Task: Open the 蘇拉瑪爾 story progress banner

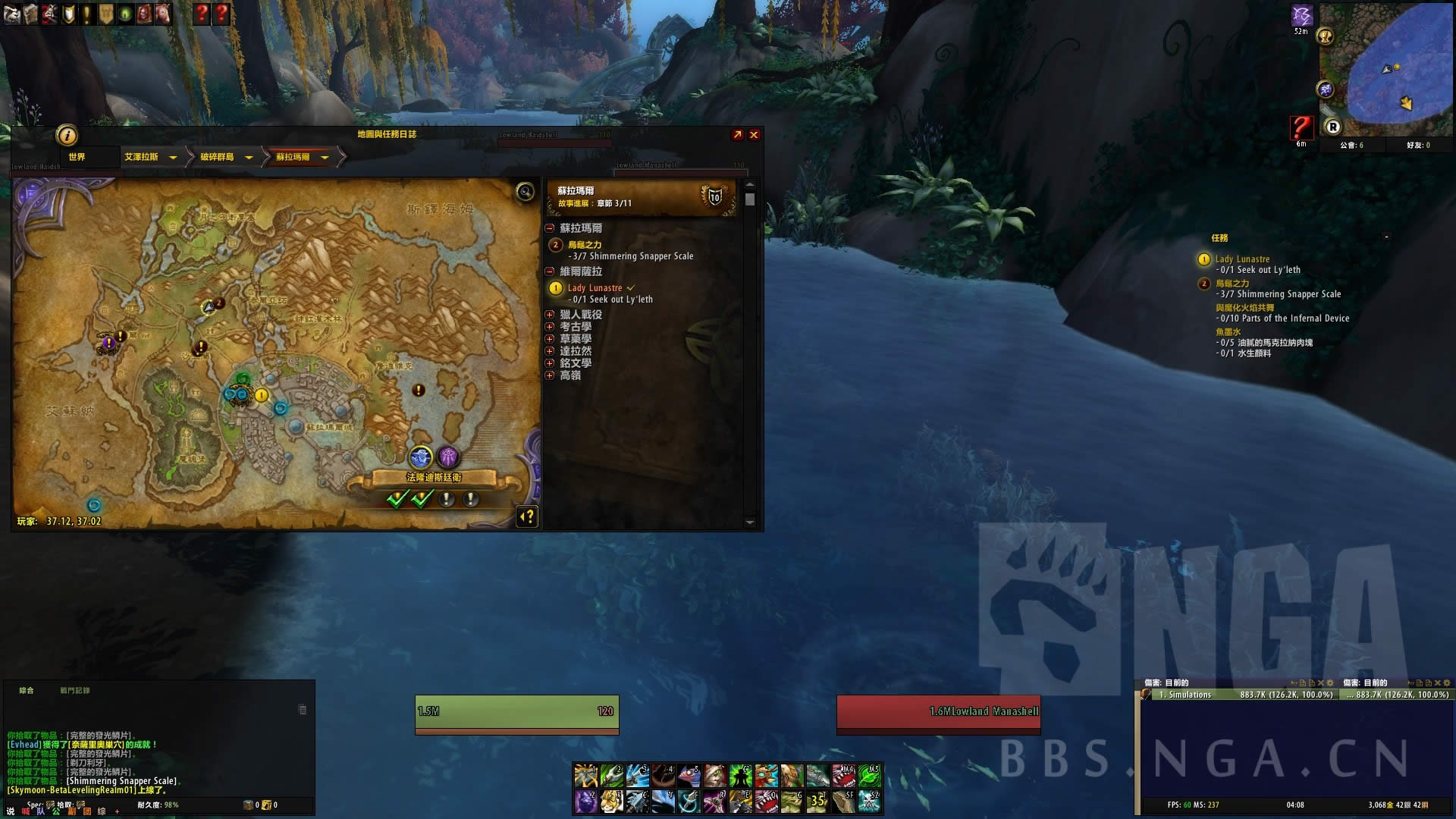Action: coord(641,197)
